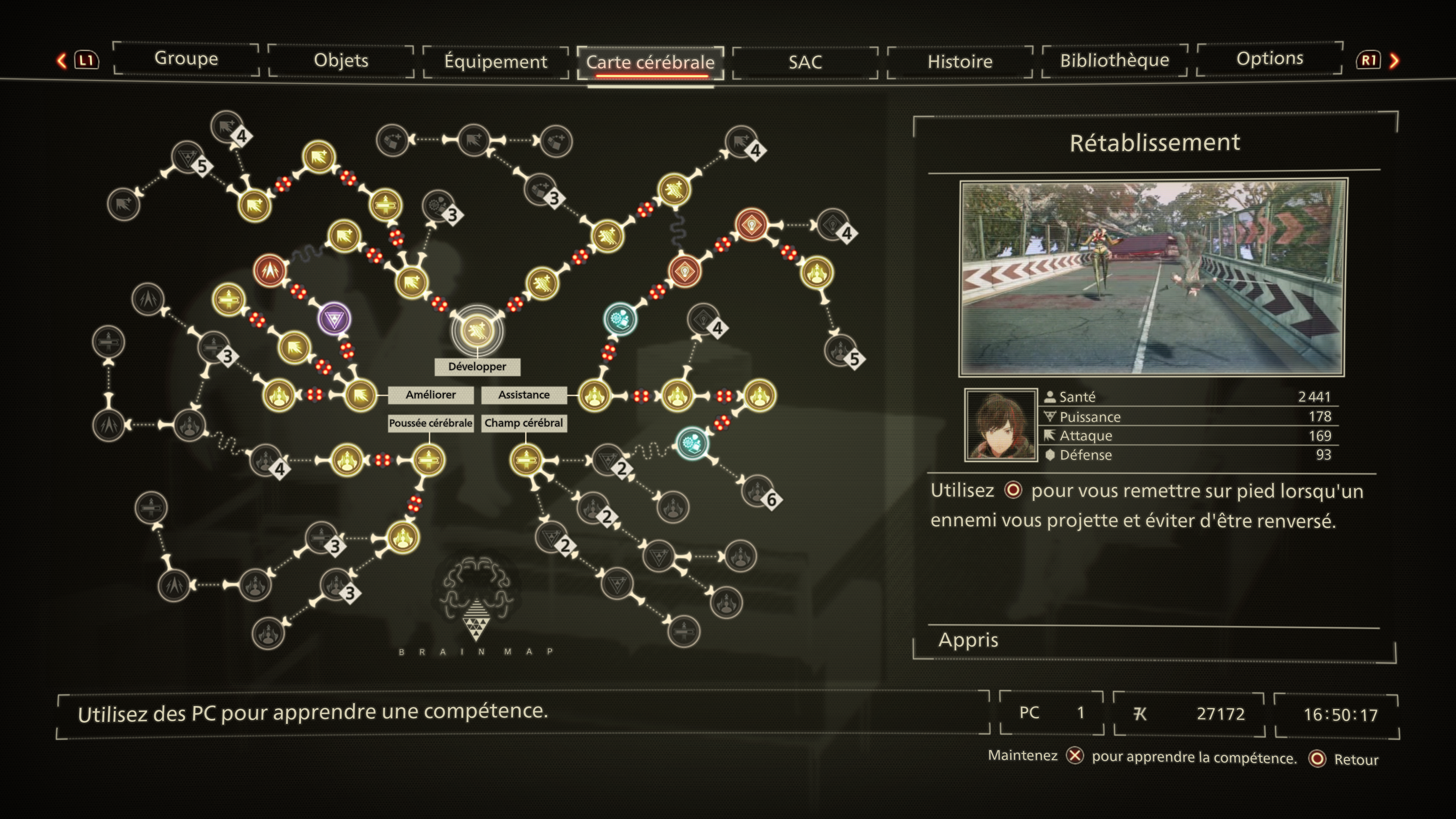Open the Bibliothèque tab
1456x819 pixels.
click(1114, 60)
